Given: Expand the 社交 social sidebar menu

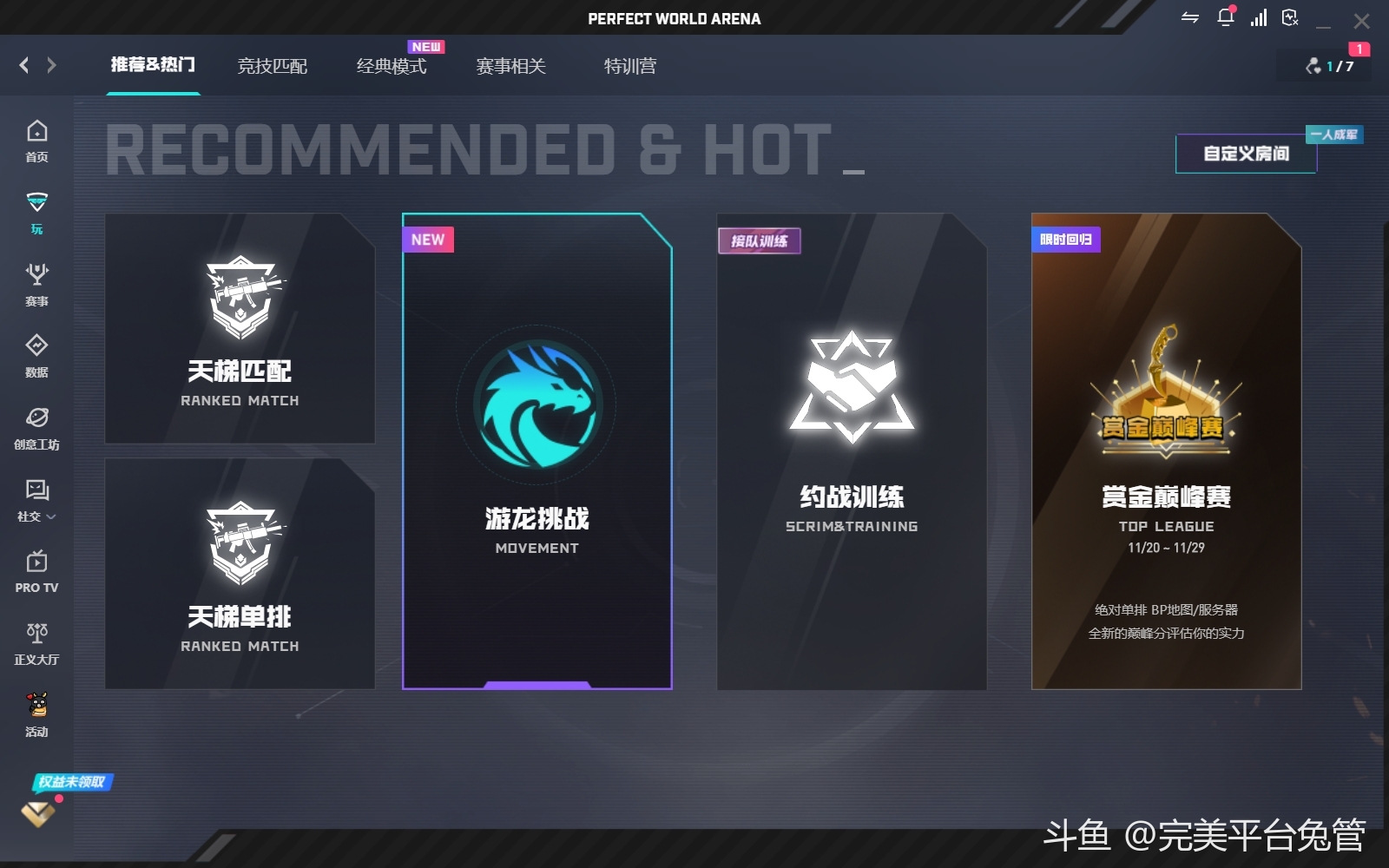Looking at the screenshot, I should click(36, 500).
